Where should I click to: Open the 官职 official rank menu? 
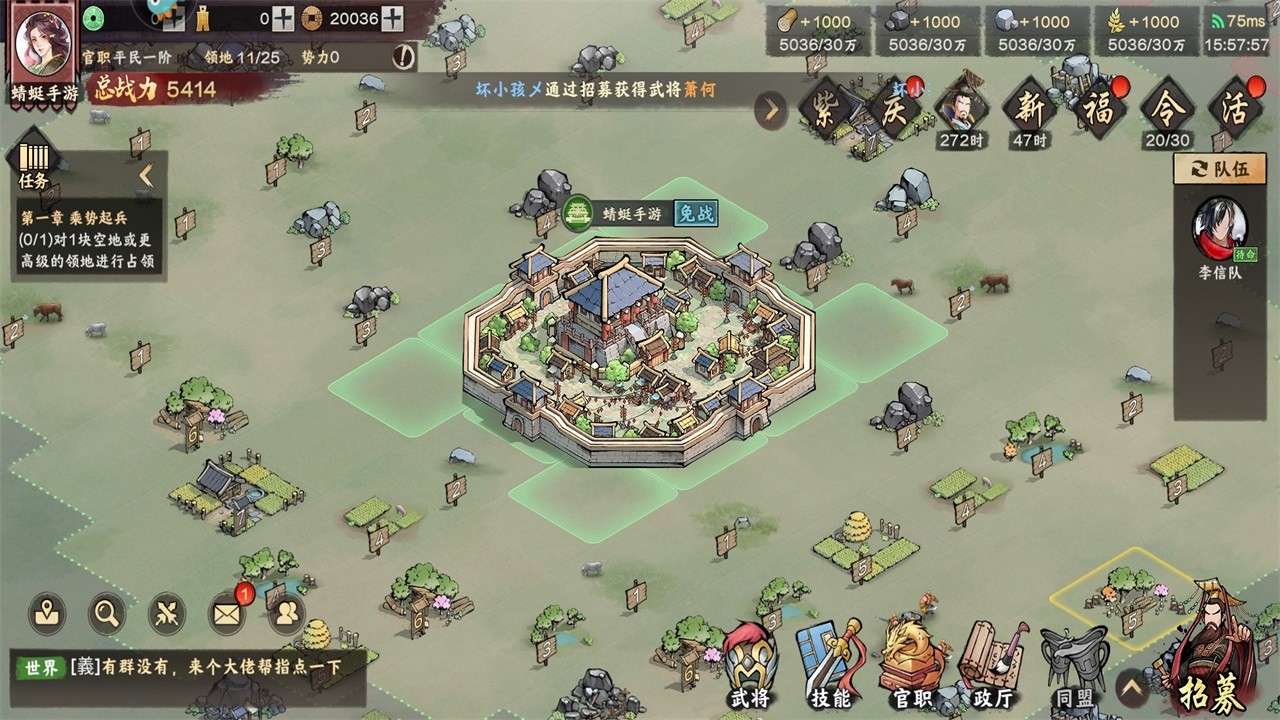pos(912,664)
